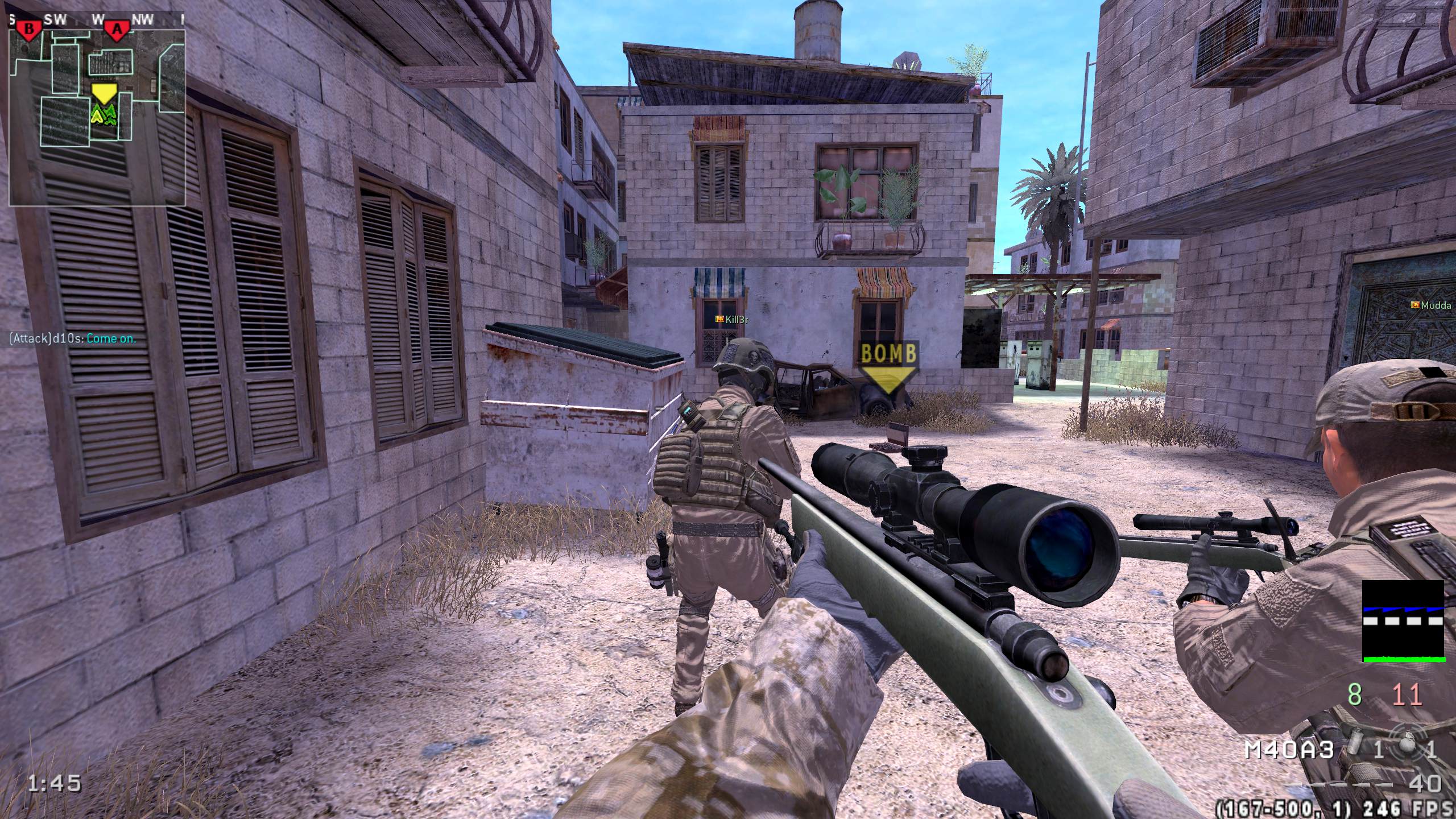The height and width of the screenshot is (819, 1456).
Task: Click the yellow bomb marker on the minimap
Action: tap(104, 93)
